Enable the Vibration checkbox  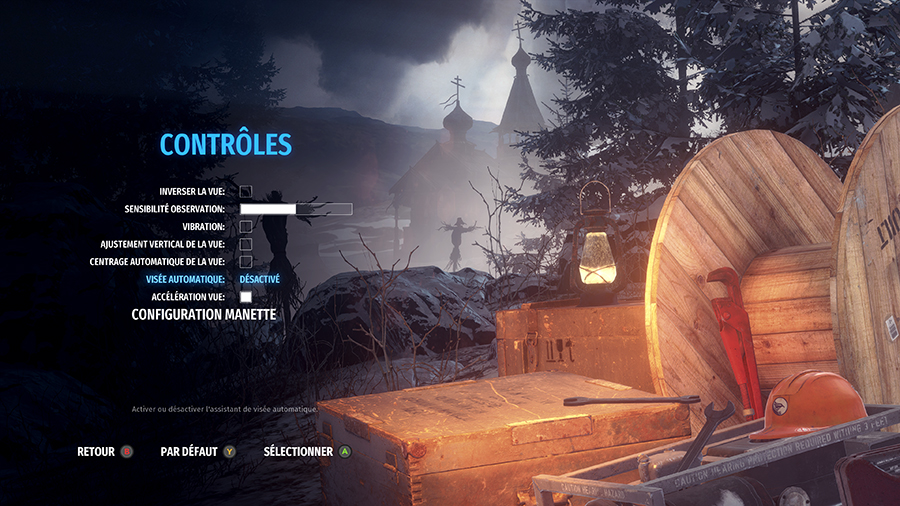(x=246, y=227)
